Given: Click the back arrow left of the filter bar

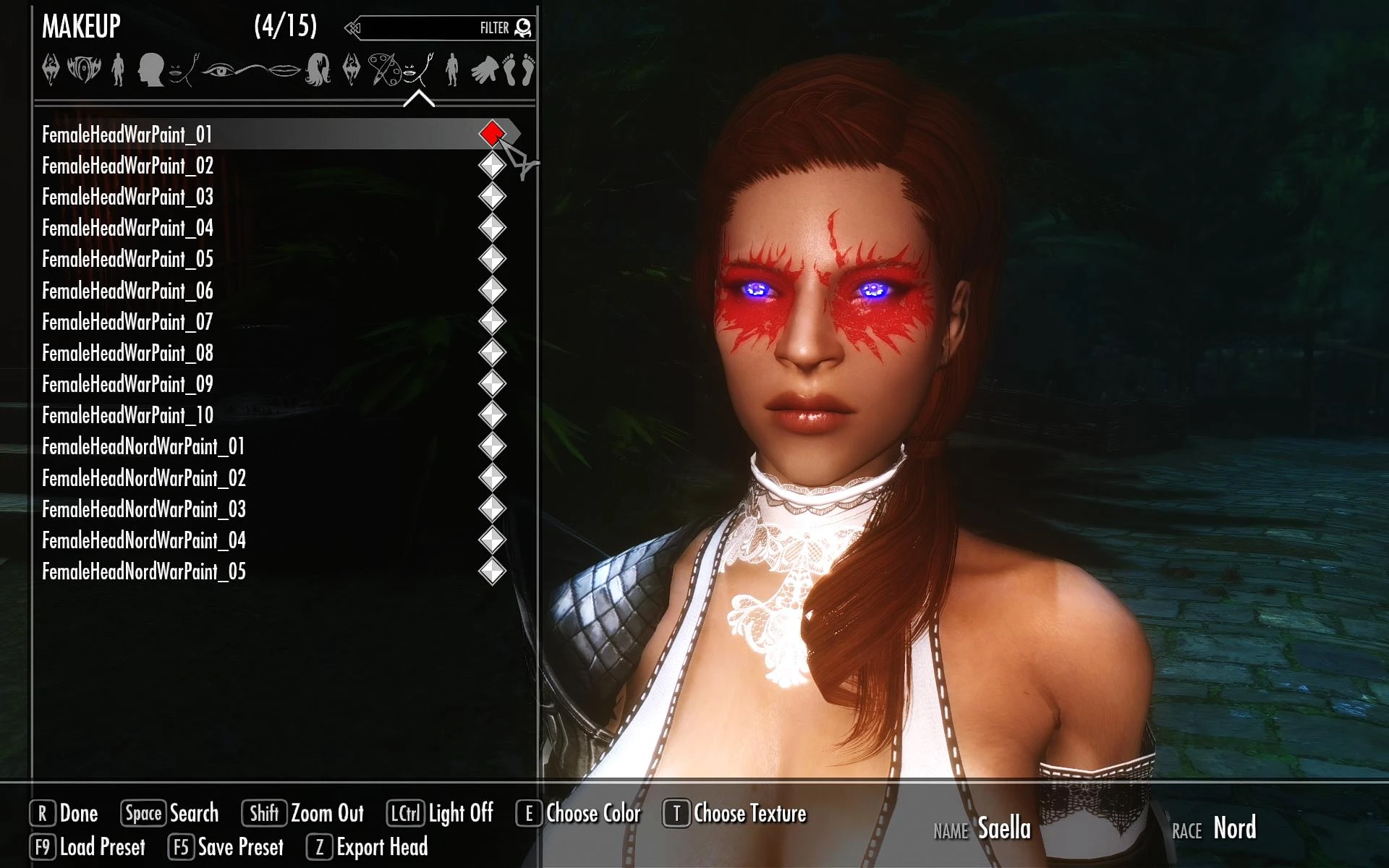Looking at the screenshot, I should point(352,26).
